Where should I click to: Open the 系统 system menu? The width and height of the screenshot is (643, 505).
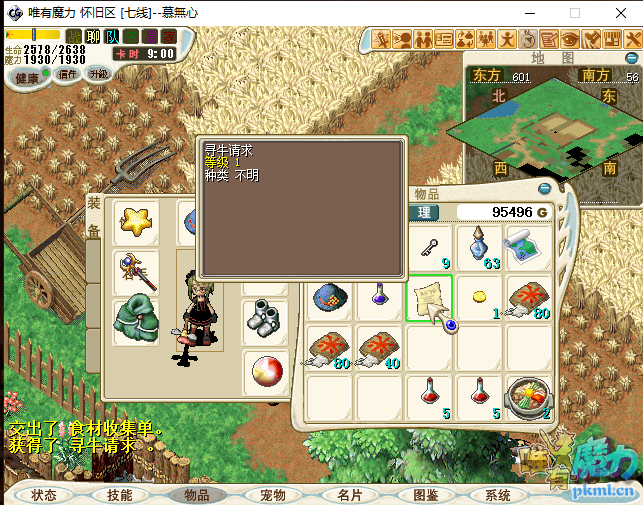click(498, 495)
